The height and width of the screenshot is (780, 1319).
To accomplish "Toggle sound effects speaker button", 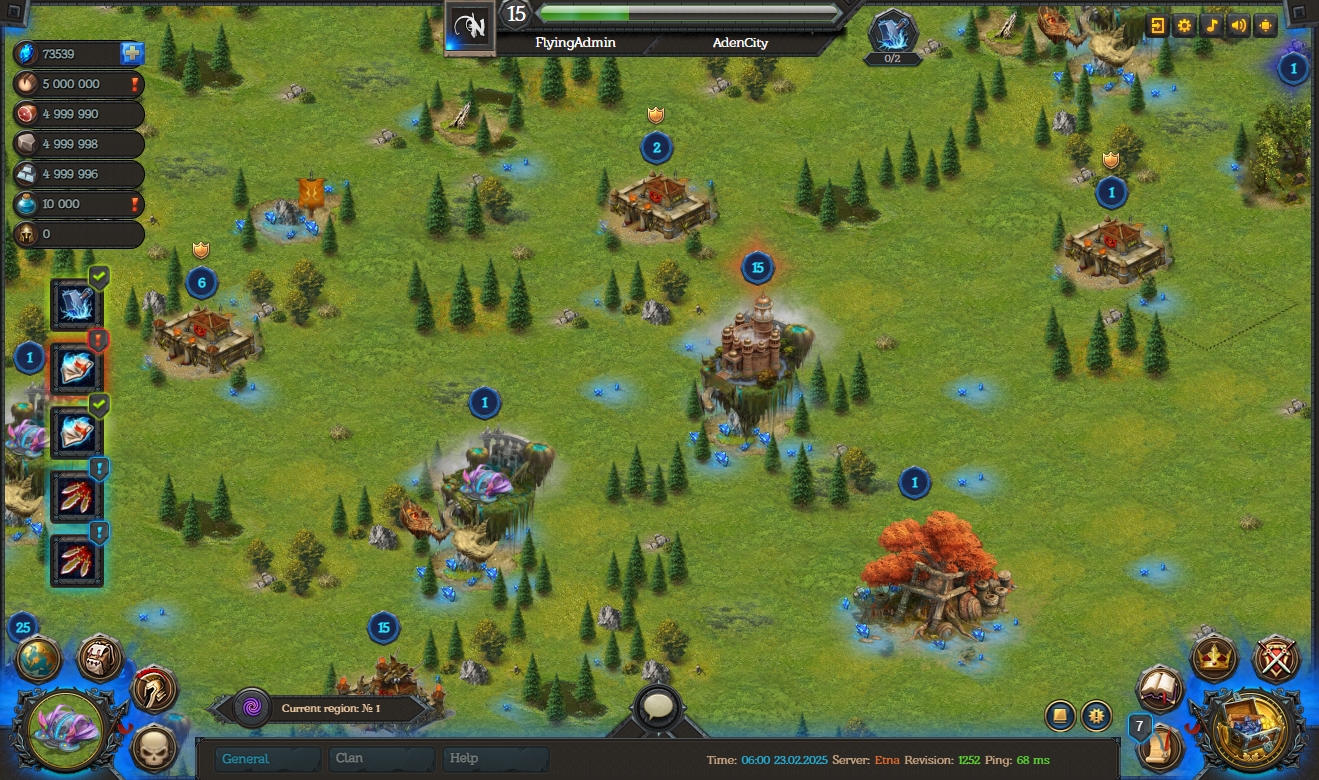I will (1239, 26).
